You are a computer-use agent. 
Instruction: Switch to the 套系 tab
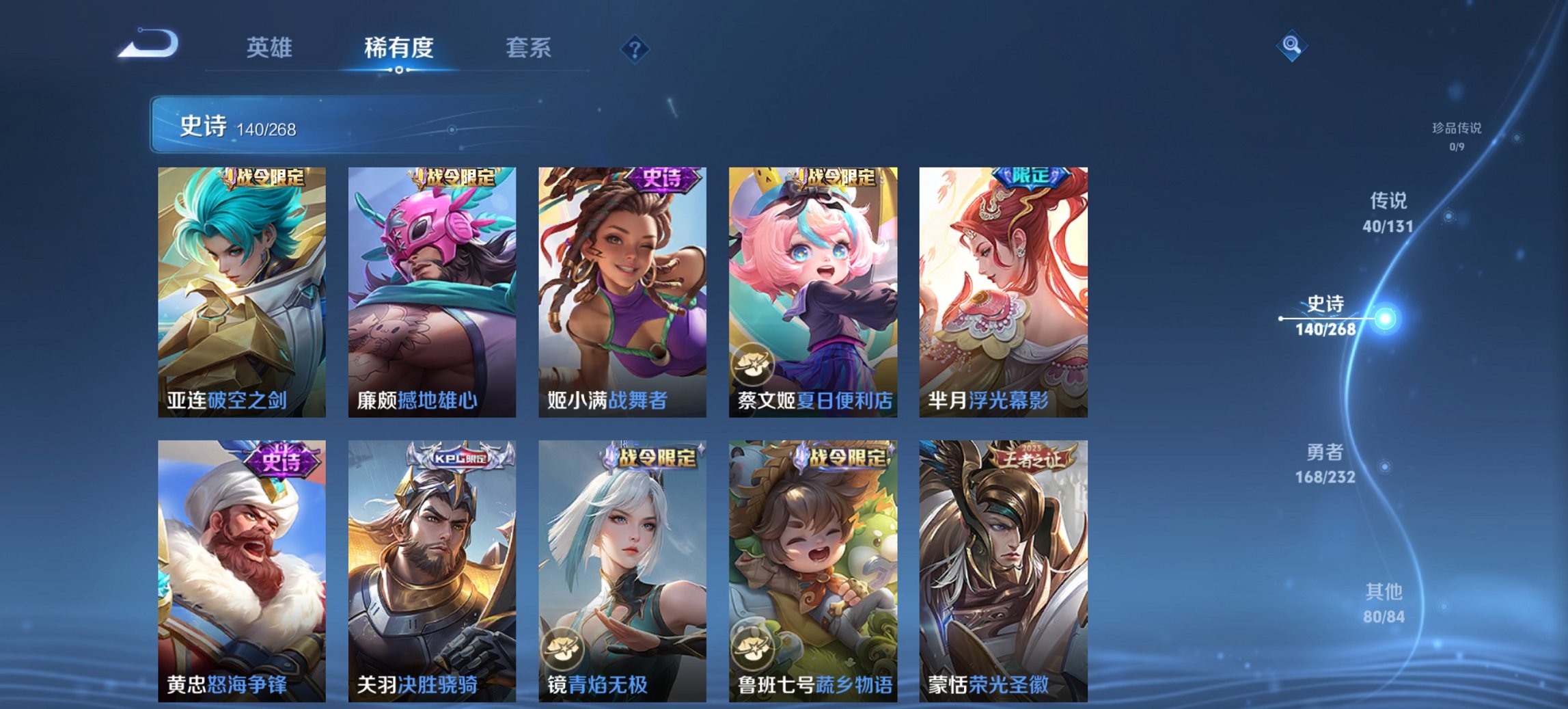(529, 48)
